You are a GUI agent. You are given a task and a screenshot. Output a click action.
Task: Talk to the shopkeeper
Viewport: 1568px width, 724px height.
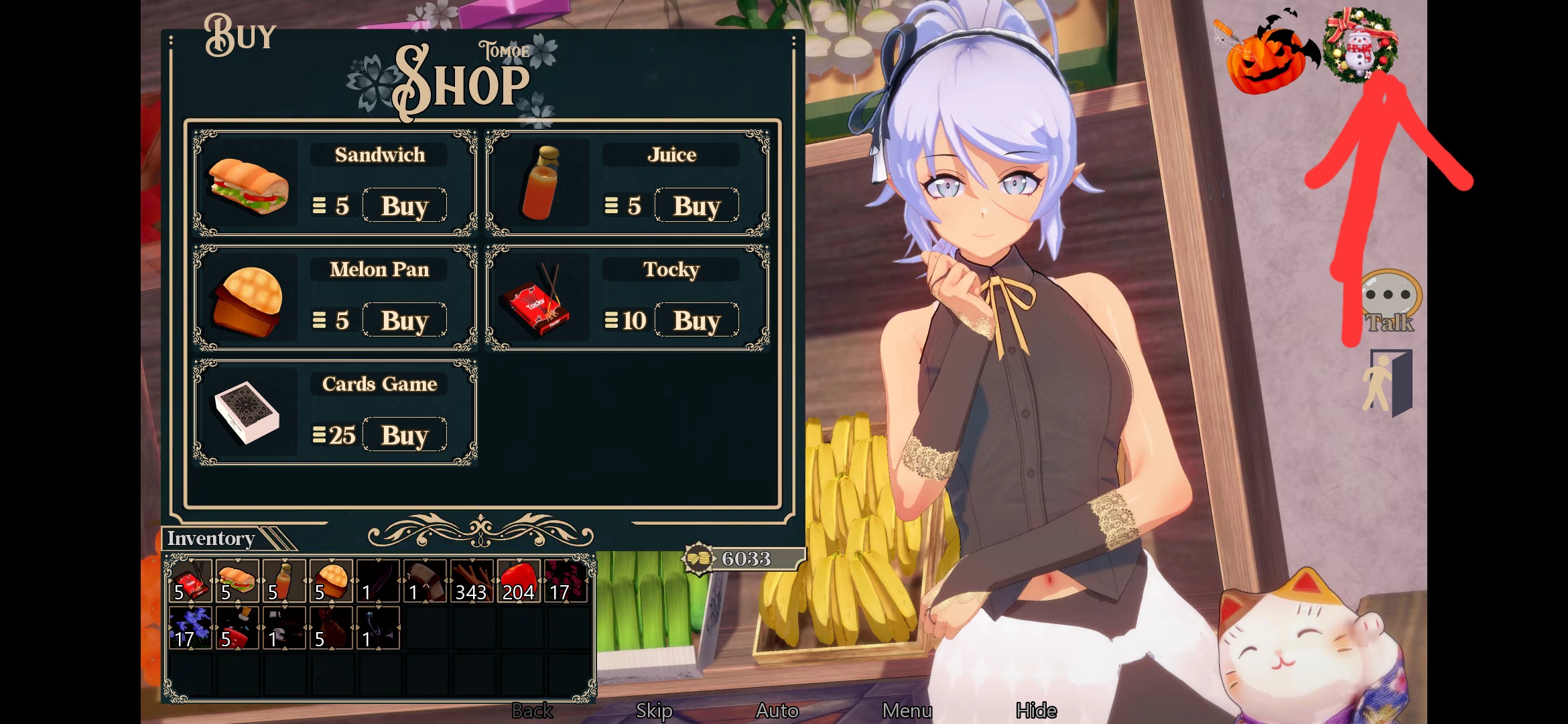[1390, 303]
